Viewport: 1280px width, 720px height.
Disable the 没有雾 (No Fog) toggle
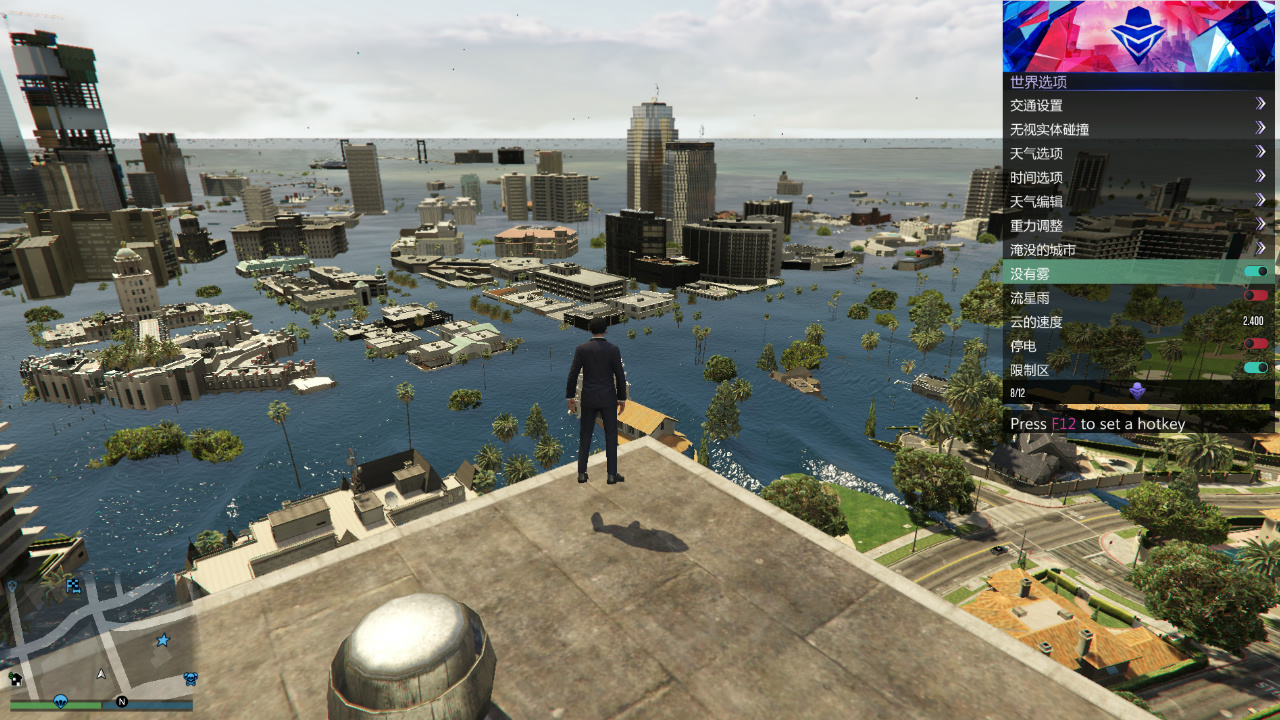pyautogui.click(x=1257, y=273)
